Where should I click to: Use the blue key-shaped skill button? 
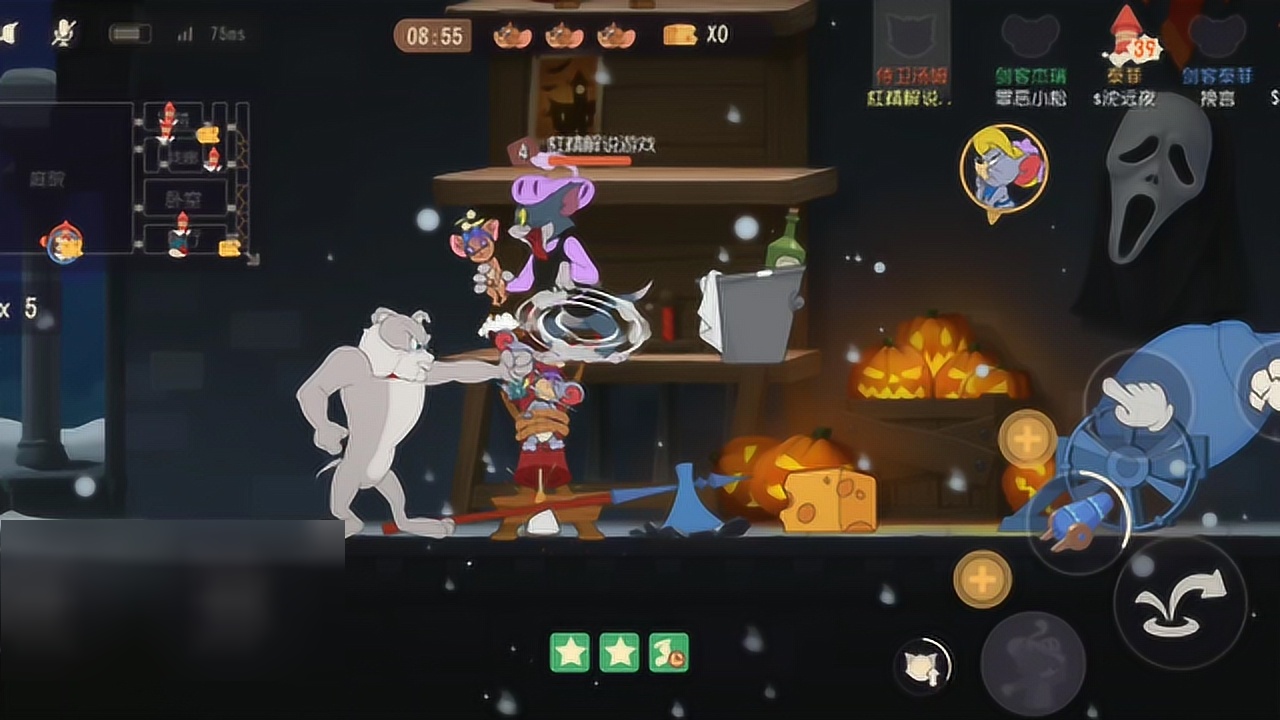pyautogui.click(x=1076, y=515)
